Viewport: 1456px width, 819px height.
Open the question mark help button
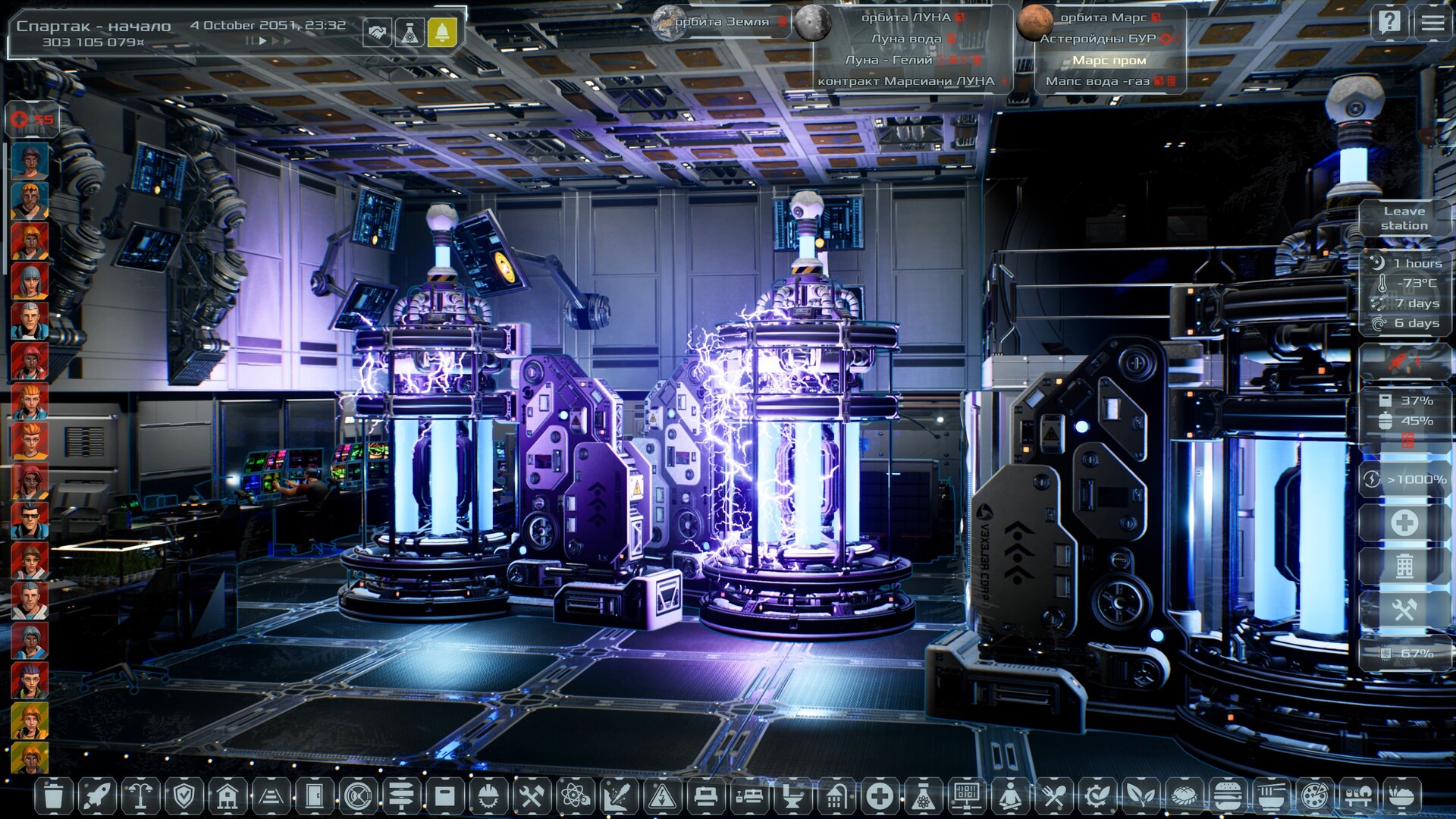point(1389,22)
